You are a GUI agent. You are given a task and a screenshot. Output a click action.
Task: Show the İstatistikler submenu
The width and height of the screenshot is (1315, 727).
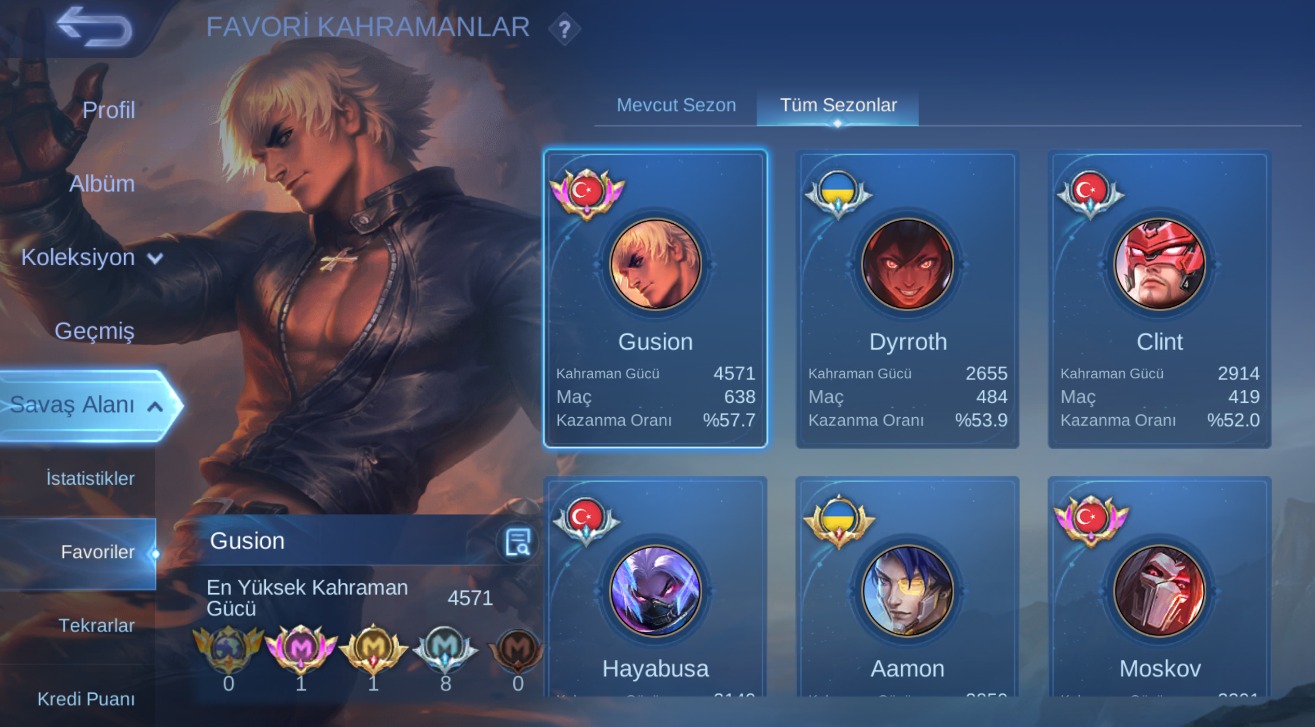point(90,479)
